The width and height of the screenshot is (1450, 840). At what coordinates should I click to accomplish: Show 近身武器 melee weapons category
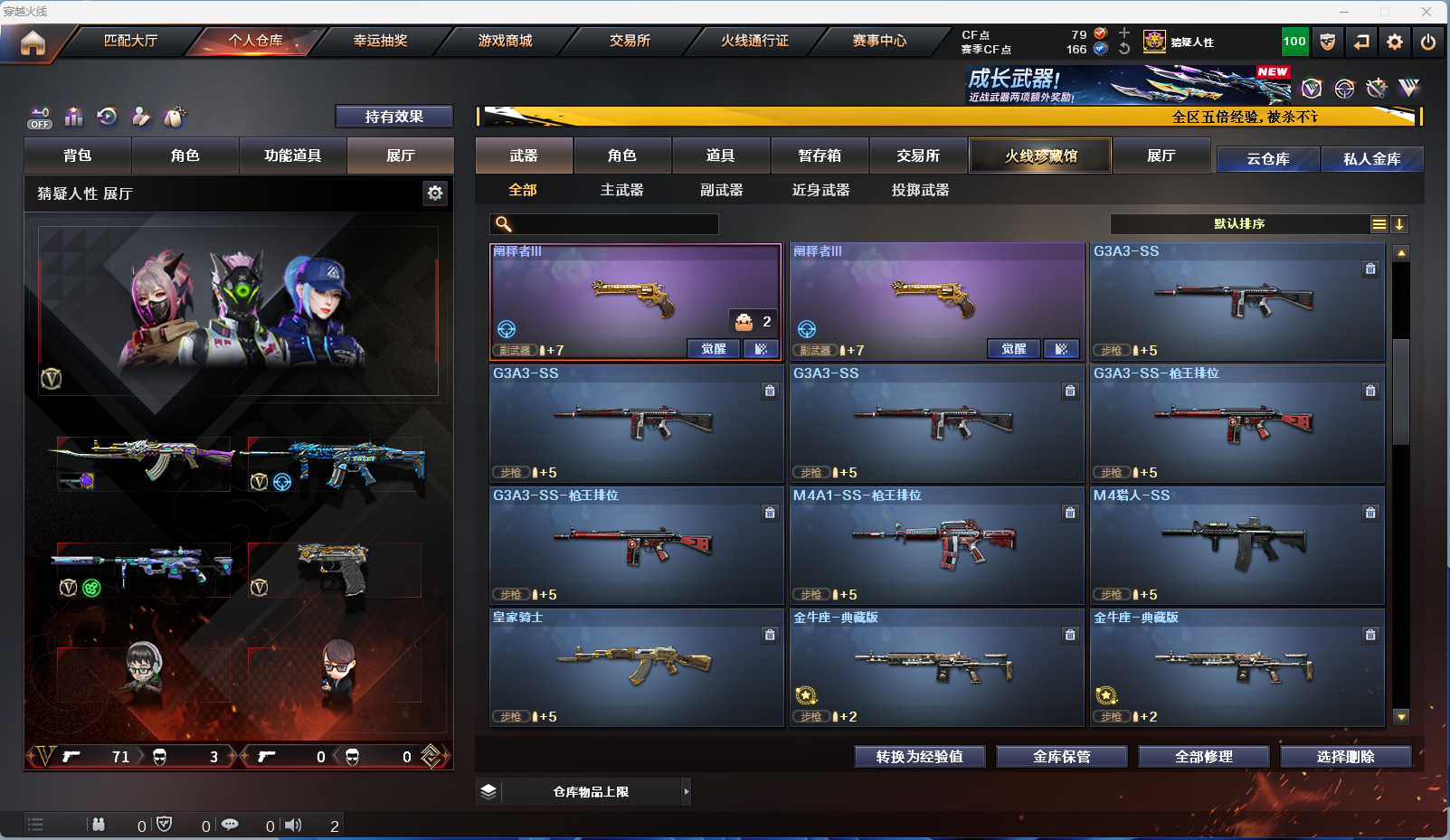(820, 190)
